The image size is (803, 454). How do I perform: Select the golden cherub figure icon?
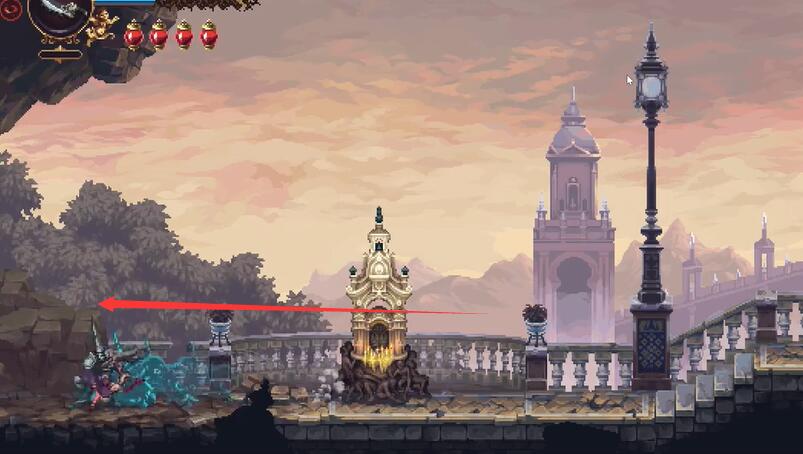(x=102, y=28)
